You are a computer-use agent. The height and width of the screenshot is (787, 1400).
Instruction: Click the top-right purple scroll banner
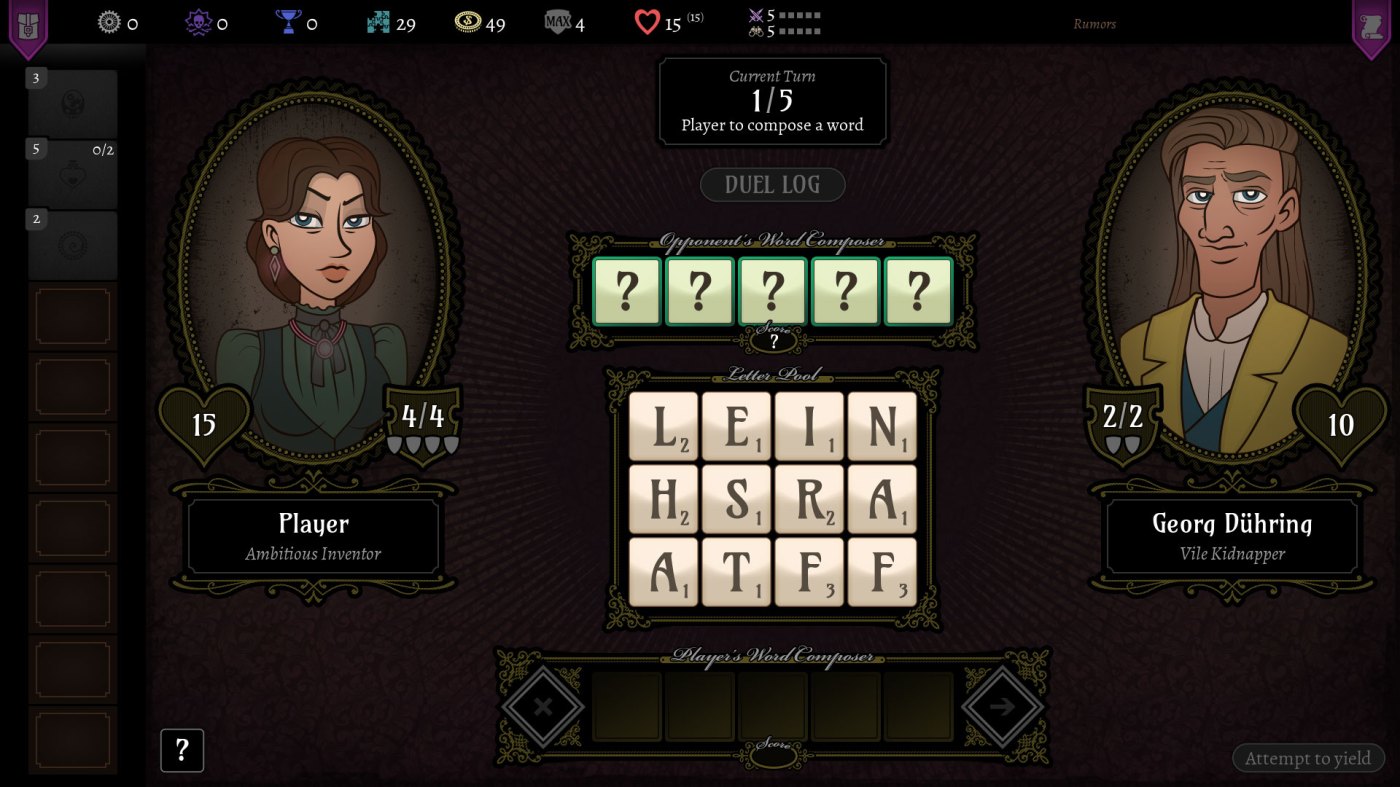pyautogui.click(x=1373, y=26)
